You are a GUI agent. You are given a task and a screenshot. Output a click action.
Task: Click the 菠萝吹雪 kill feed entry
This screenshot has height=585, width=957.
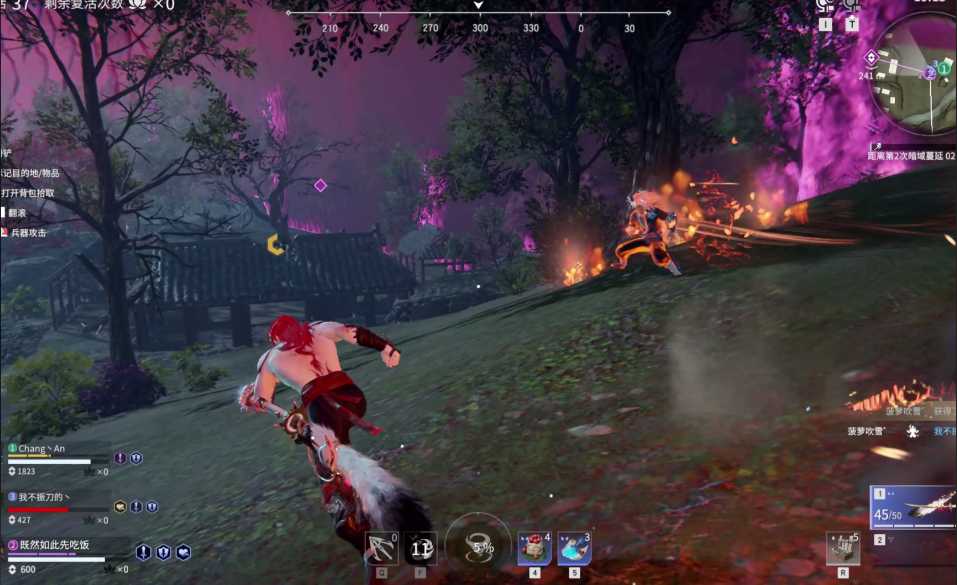click(x=868, y=431)
